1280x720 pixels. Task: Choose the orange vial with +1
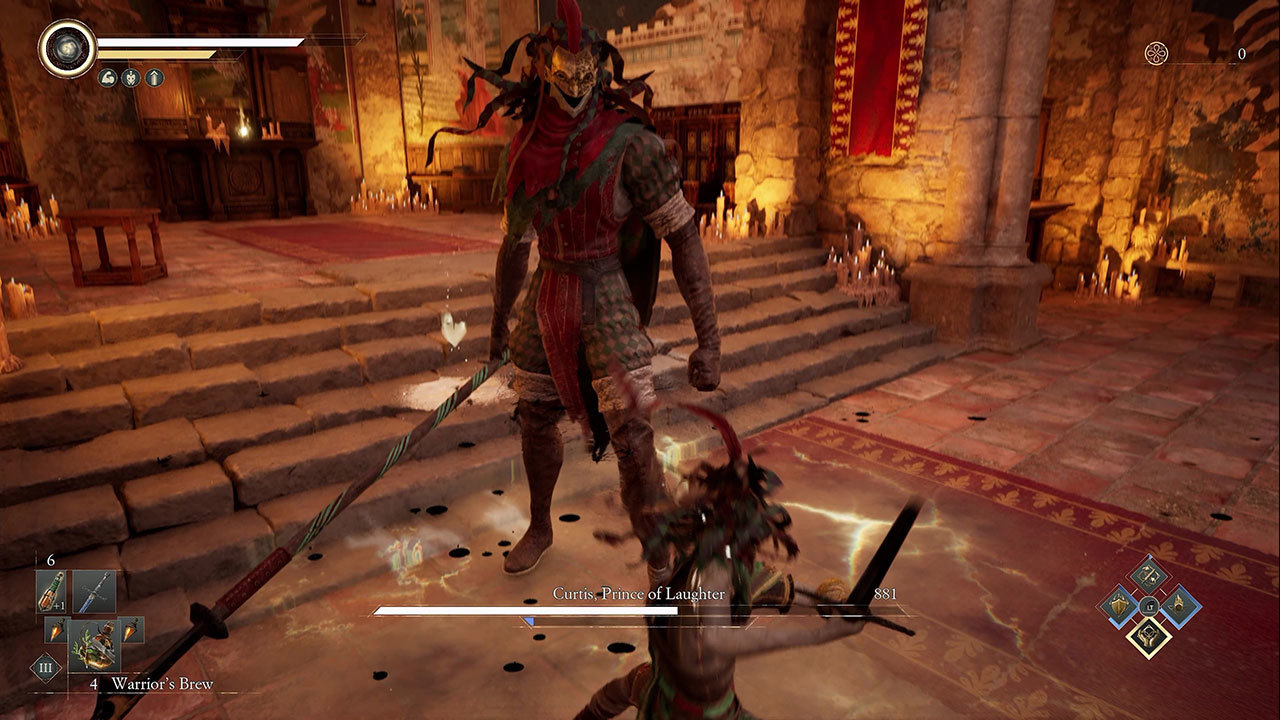coord(51,592)
